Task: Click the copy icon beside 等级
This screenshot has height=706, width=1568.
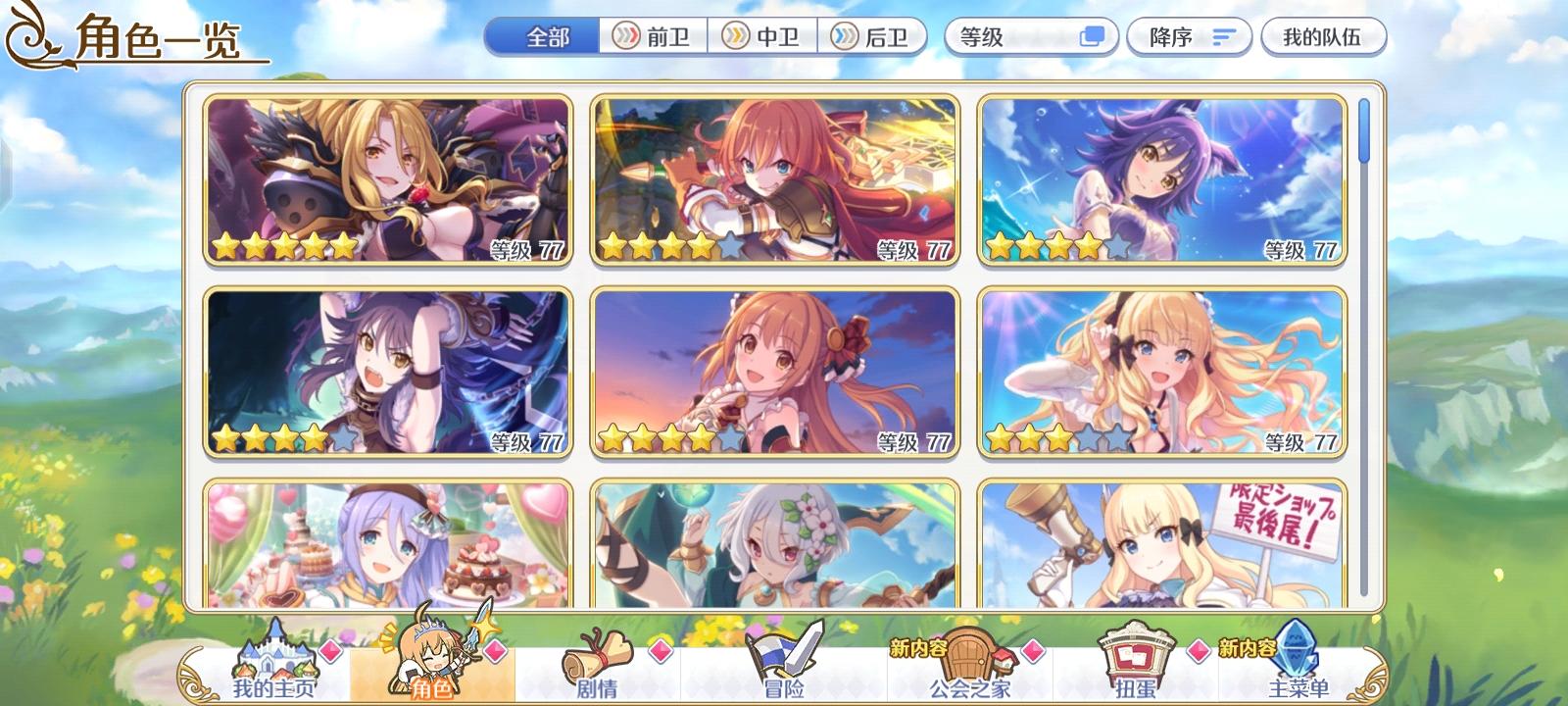Action: [1090, 36]
